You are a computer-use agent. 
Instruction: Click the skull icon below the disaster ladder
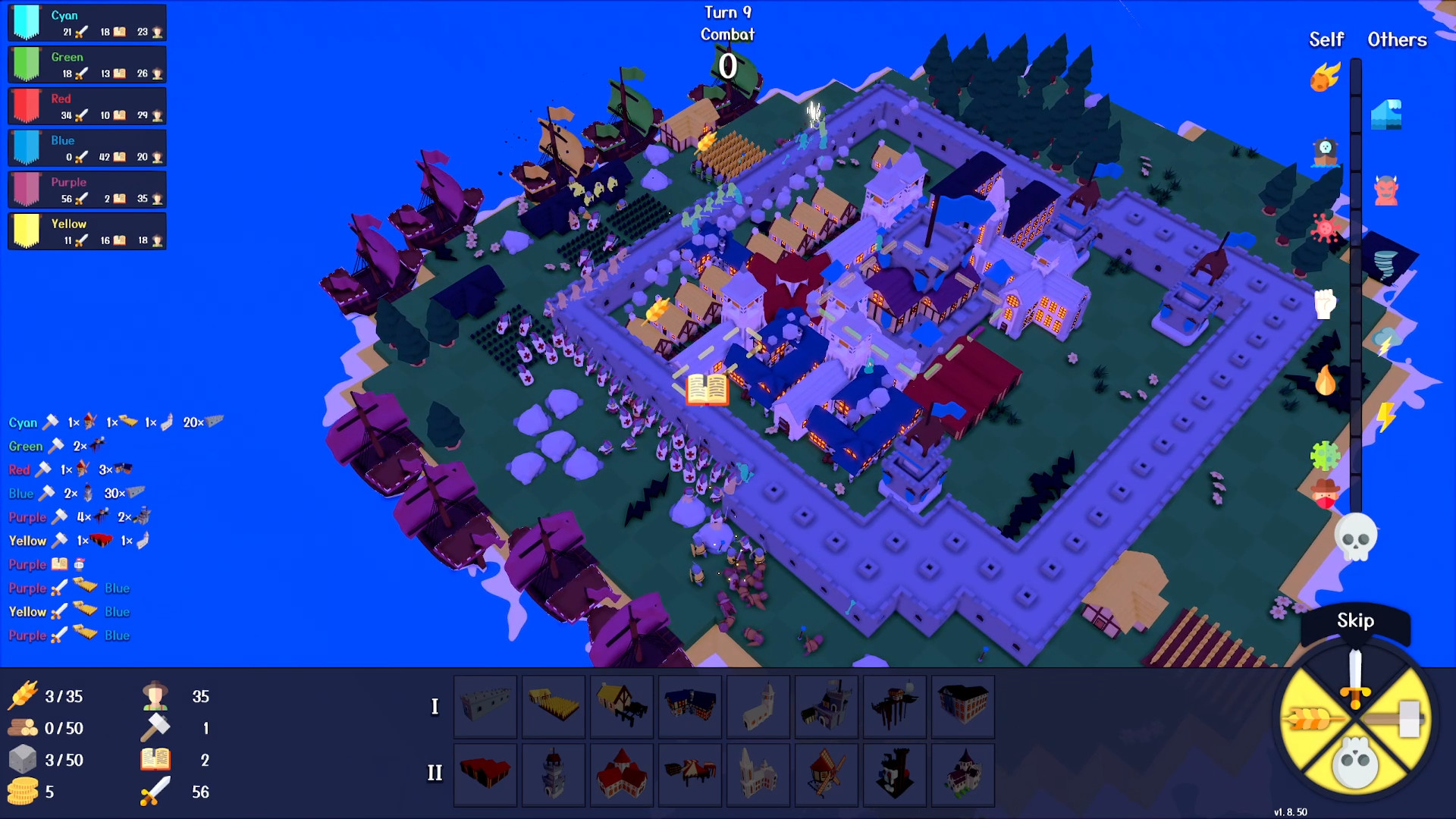(x=1354, y=535)
